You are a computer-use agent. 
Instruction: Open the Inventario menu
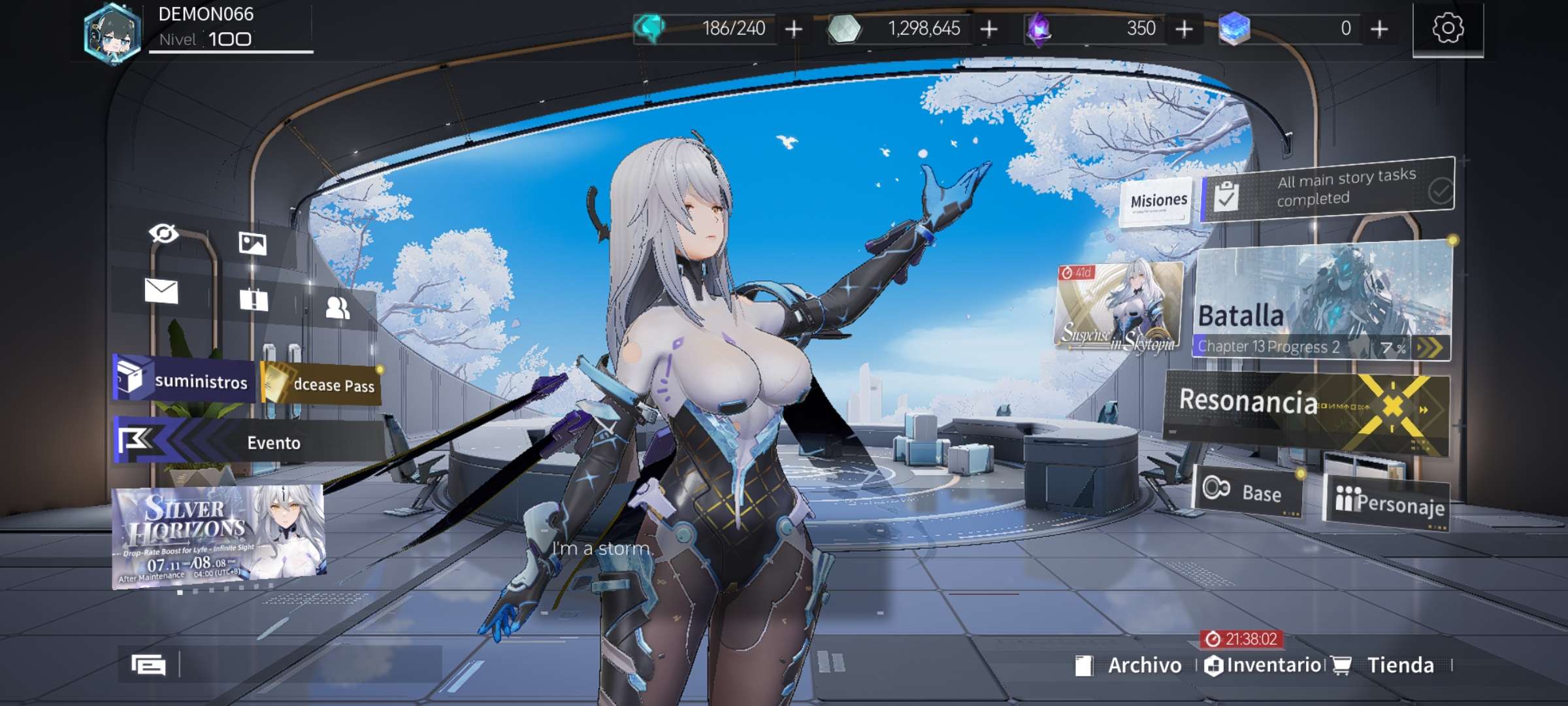pos(1264,665)
